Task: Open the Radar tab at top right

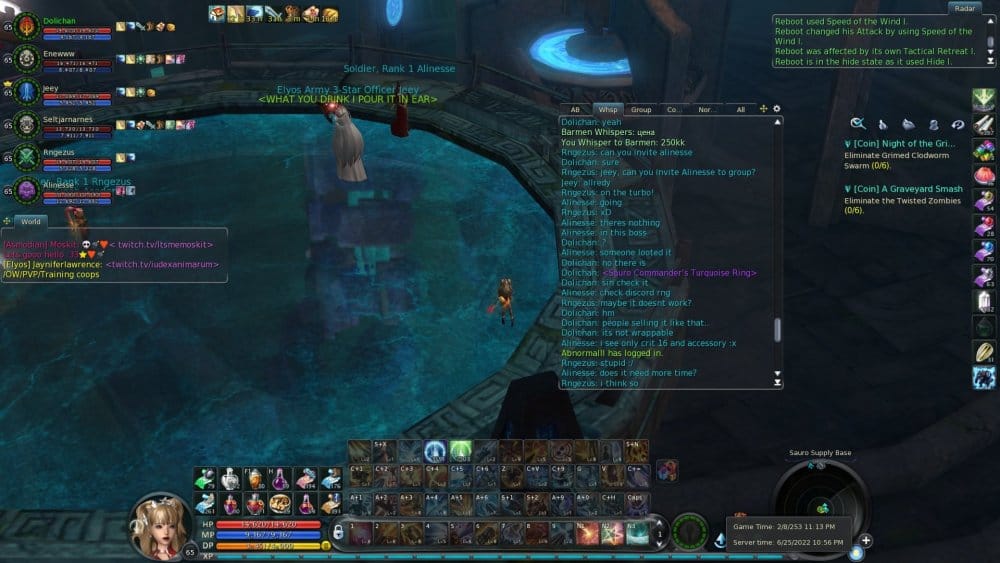Action: click(x=963, y=8)
